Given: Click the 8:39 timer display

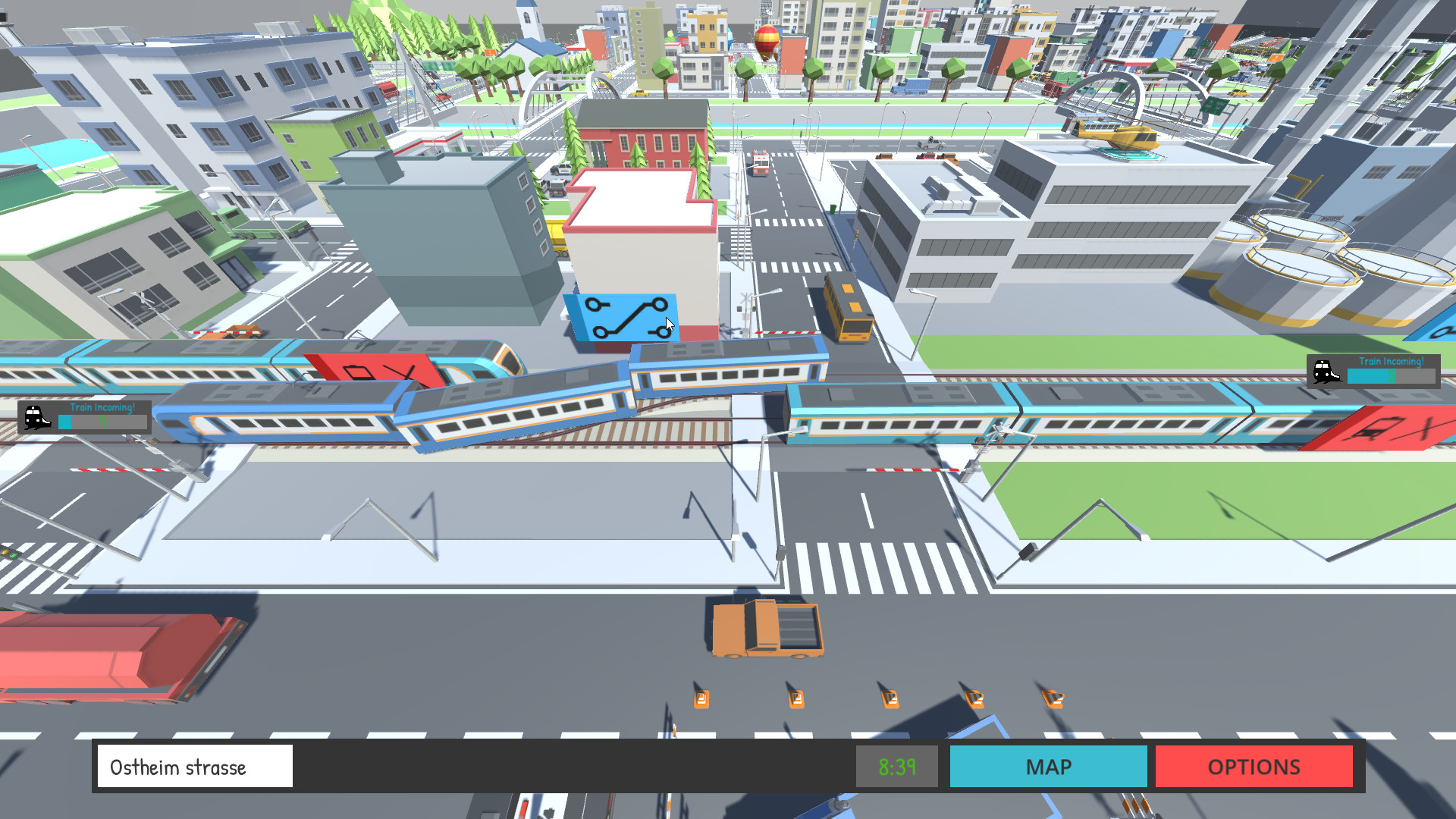Looking at the screenshot, I should coord(896,767).
